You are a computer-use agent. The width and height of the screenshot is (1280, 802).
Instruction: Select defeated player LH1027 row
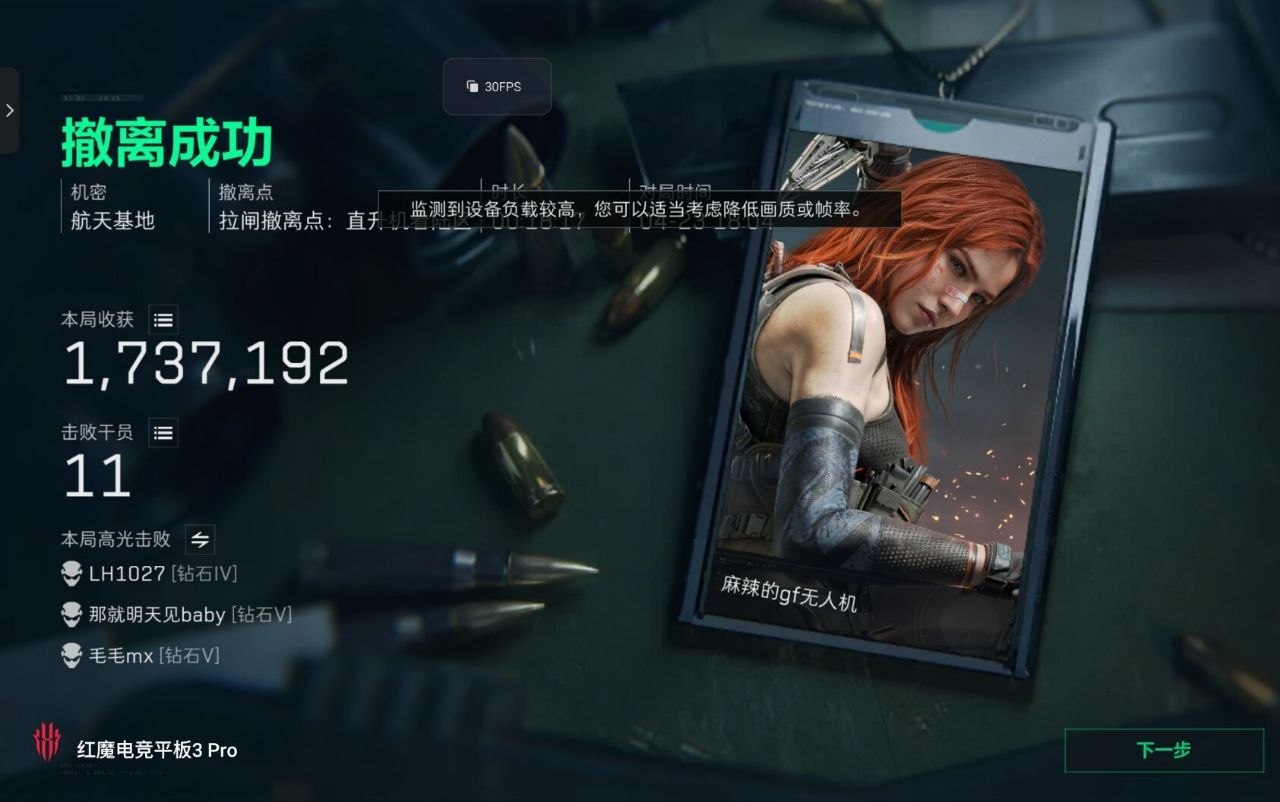[150, 573]
